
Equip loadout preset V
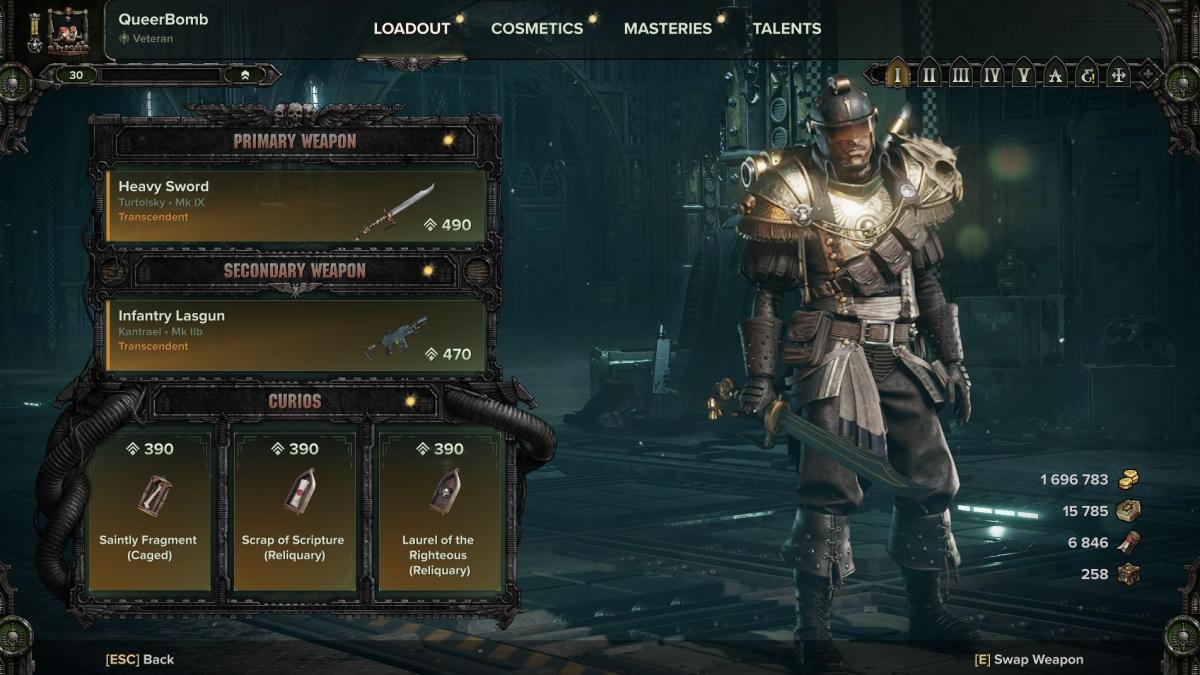(x=1022, y=74)
